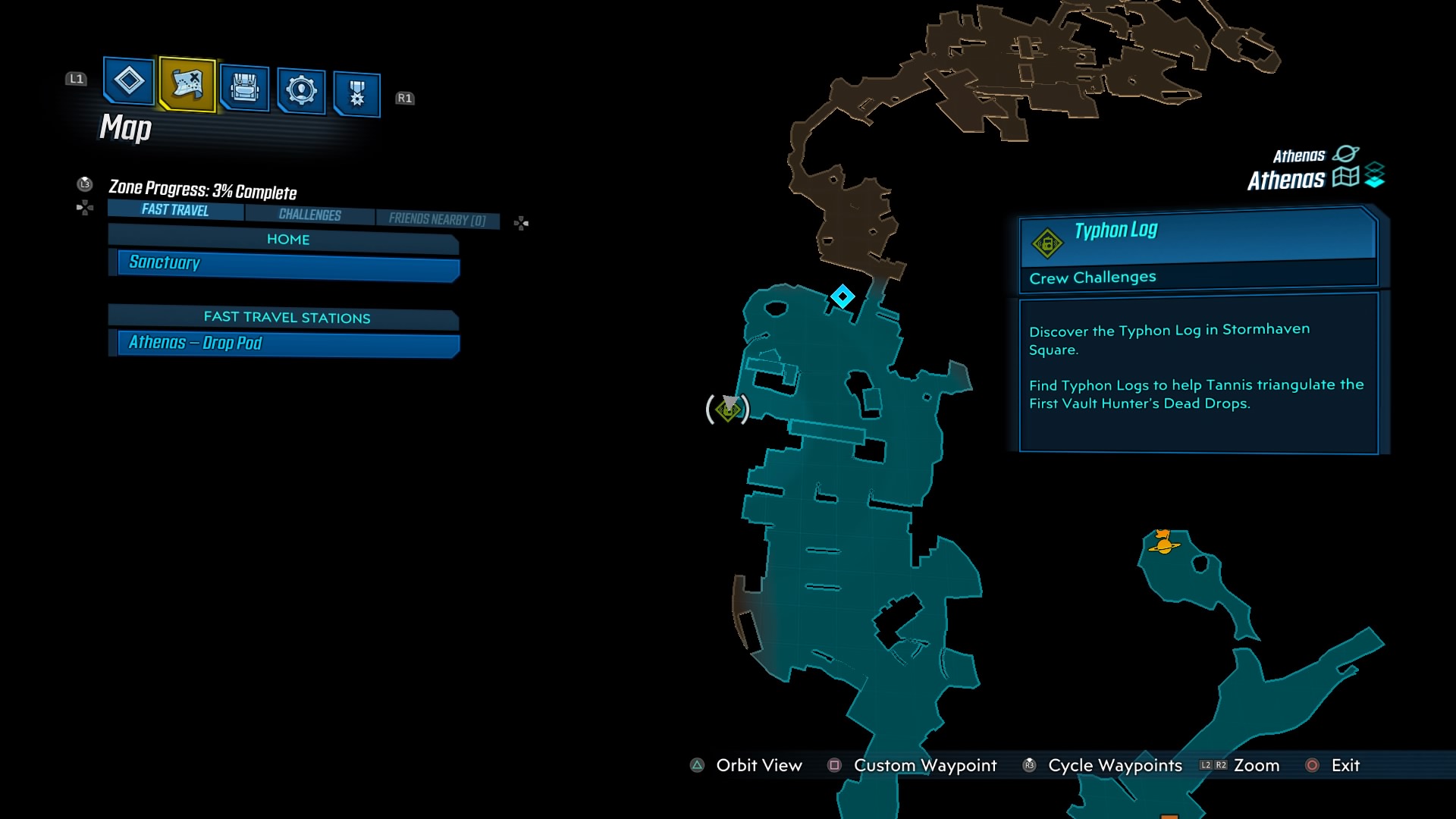This screenshot has width=1456, height=819.
Task: Open the Guardian Rank medal icon
Action: (356, 91)
